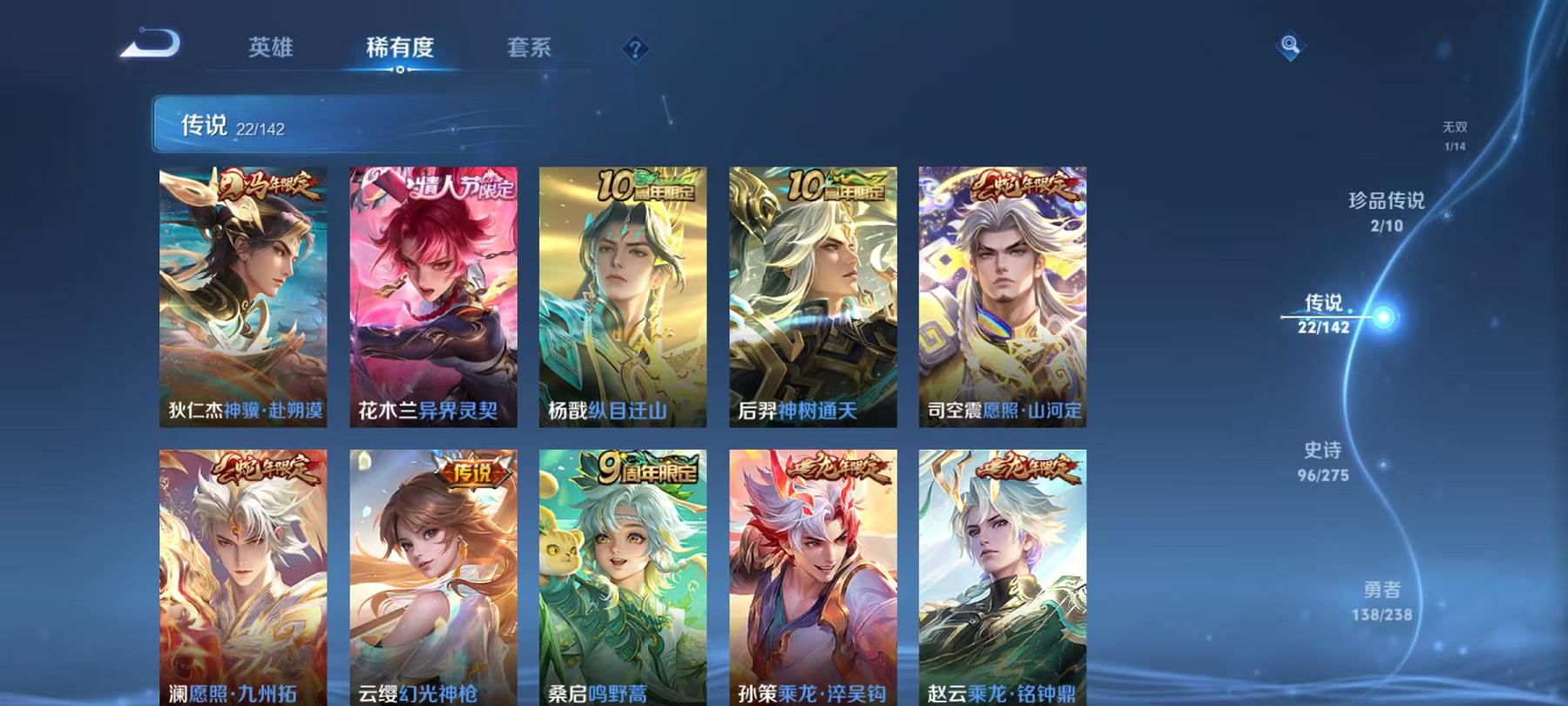Viewport: 1568px width, 706px height.
Task: Click the question mark help icon
Action: tap(635, 50)
